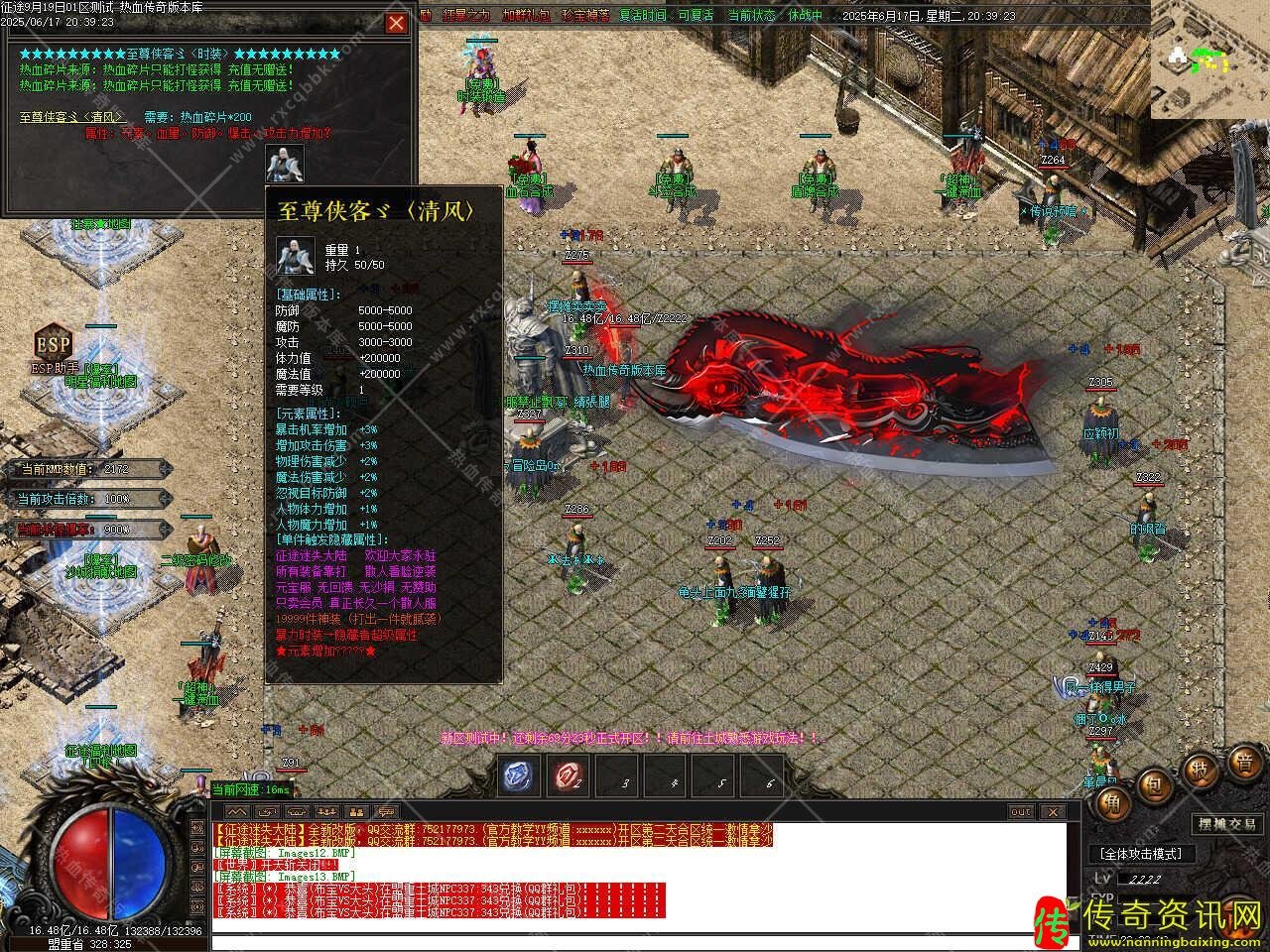Open the minimap

coord(1209,59)
